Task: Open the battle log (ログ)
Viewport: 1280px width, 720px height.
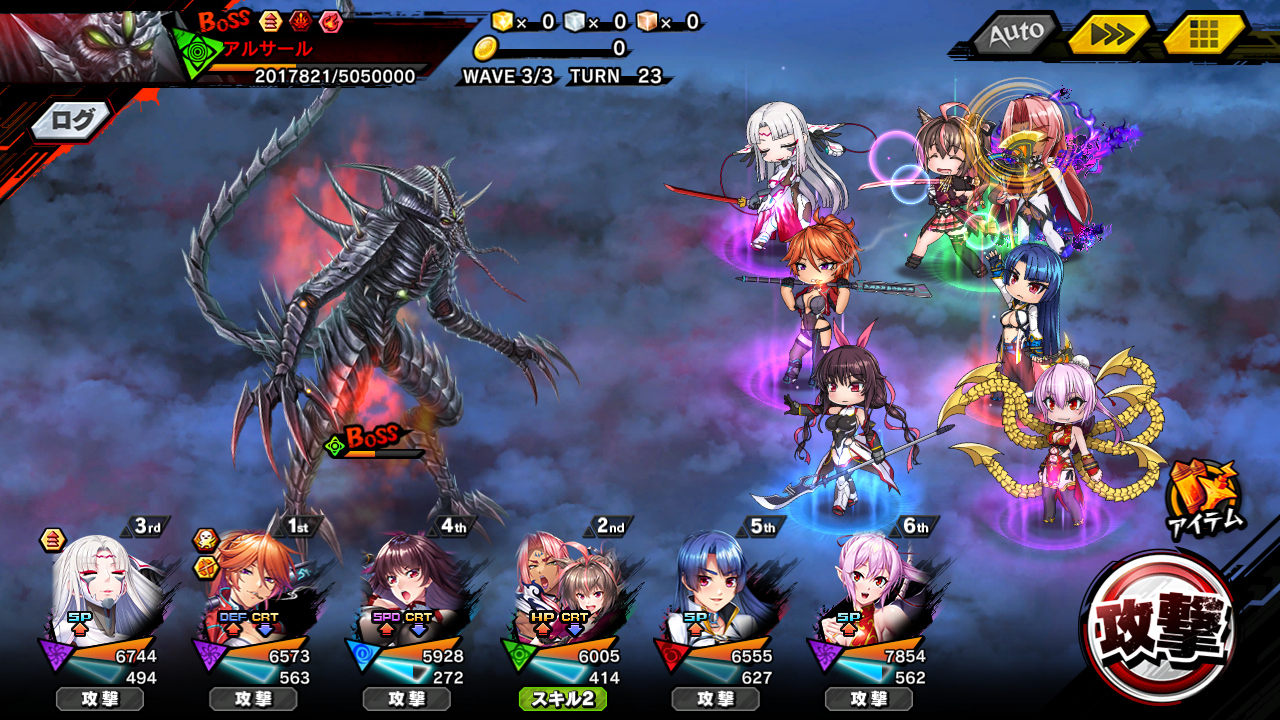Action: coord(72,121)
